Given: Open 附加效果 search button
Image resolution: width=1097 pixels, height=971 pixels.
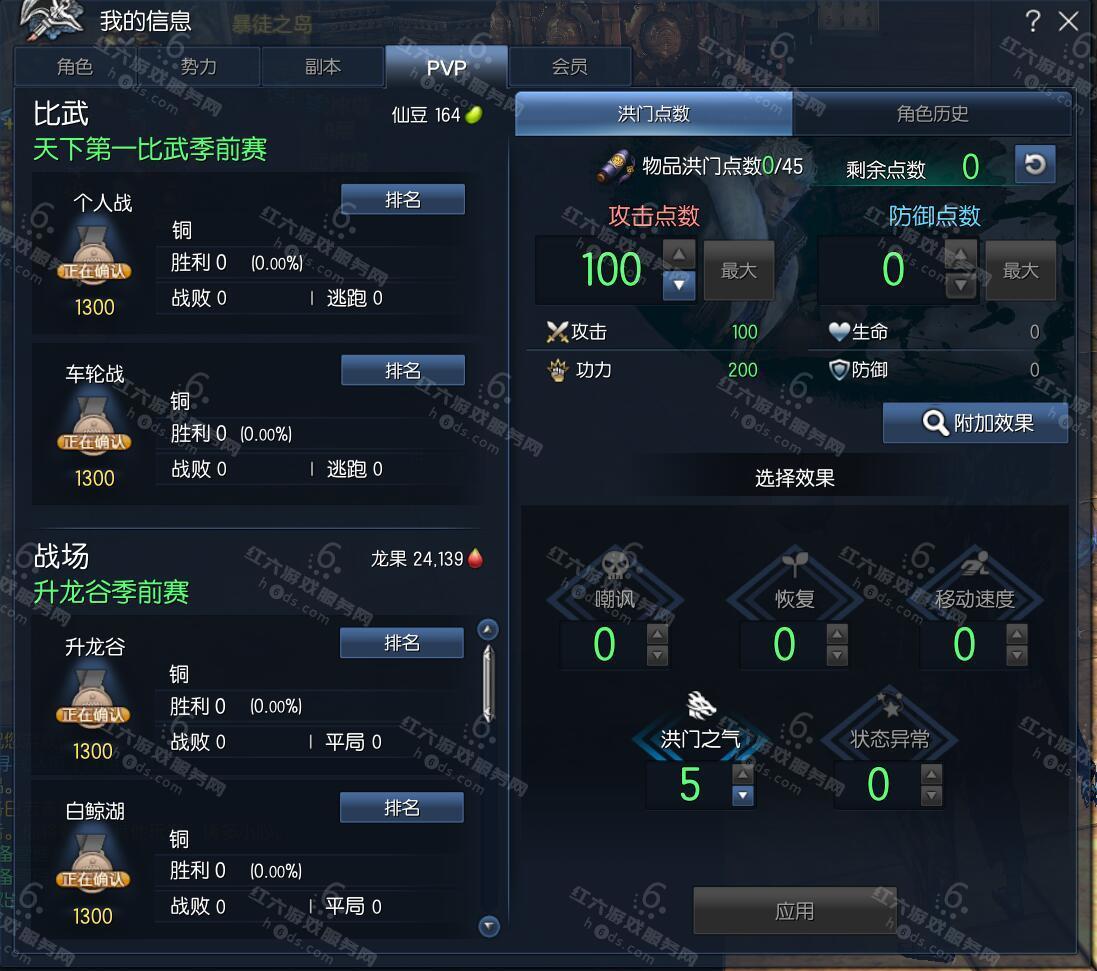Looking at the screenshot, I should coord(975,423).
